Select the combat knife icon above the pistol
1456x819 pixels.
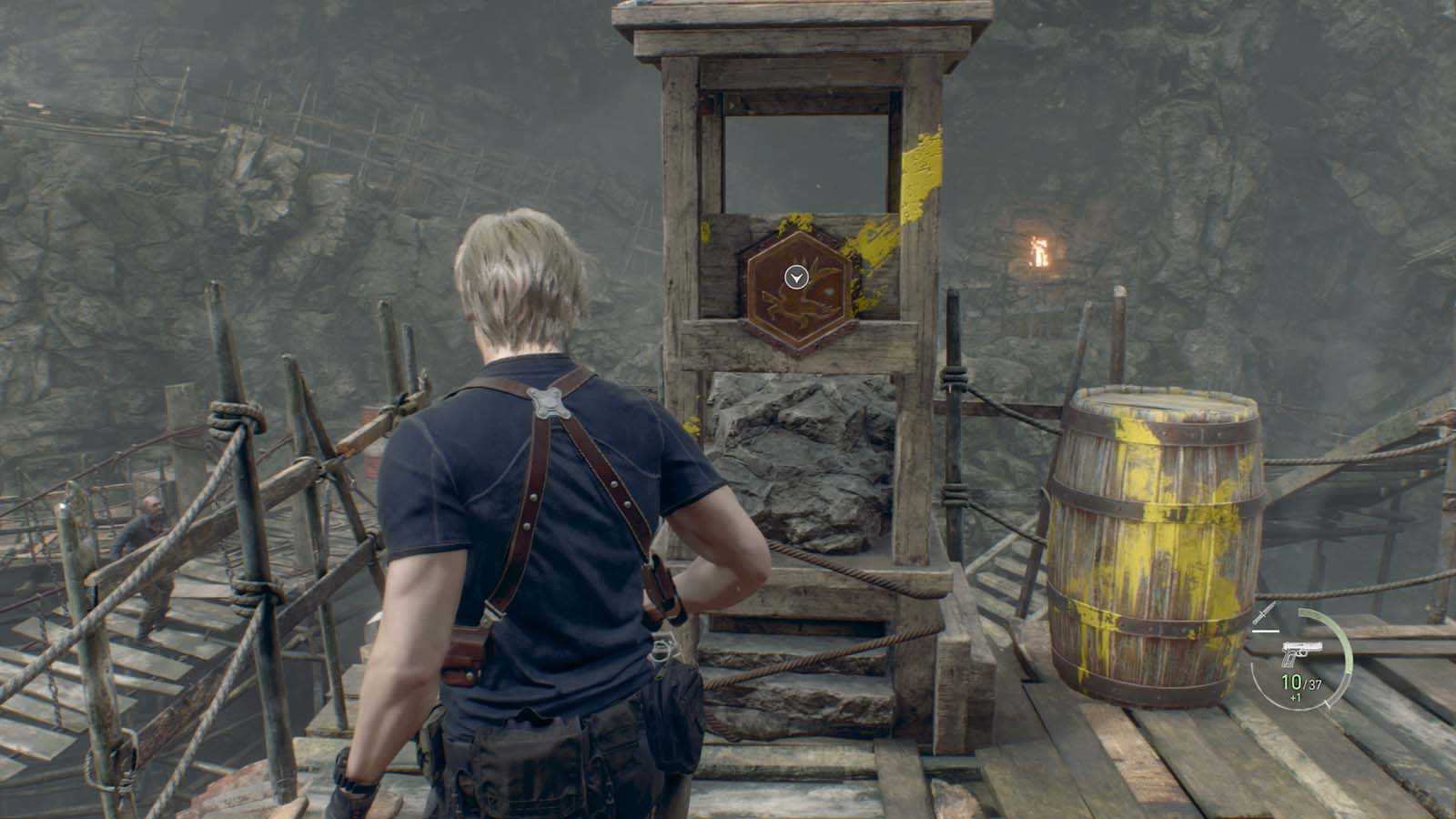[1263, 612]
